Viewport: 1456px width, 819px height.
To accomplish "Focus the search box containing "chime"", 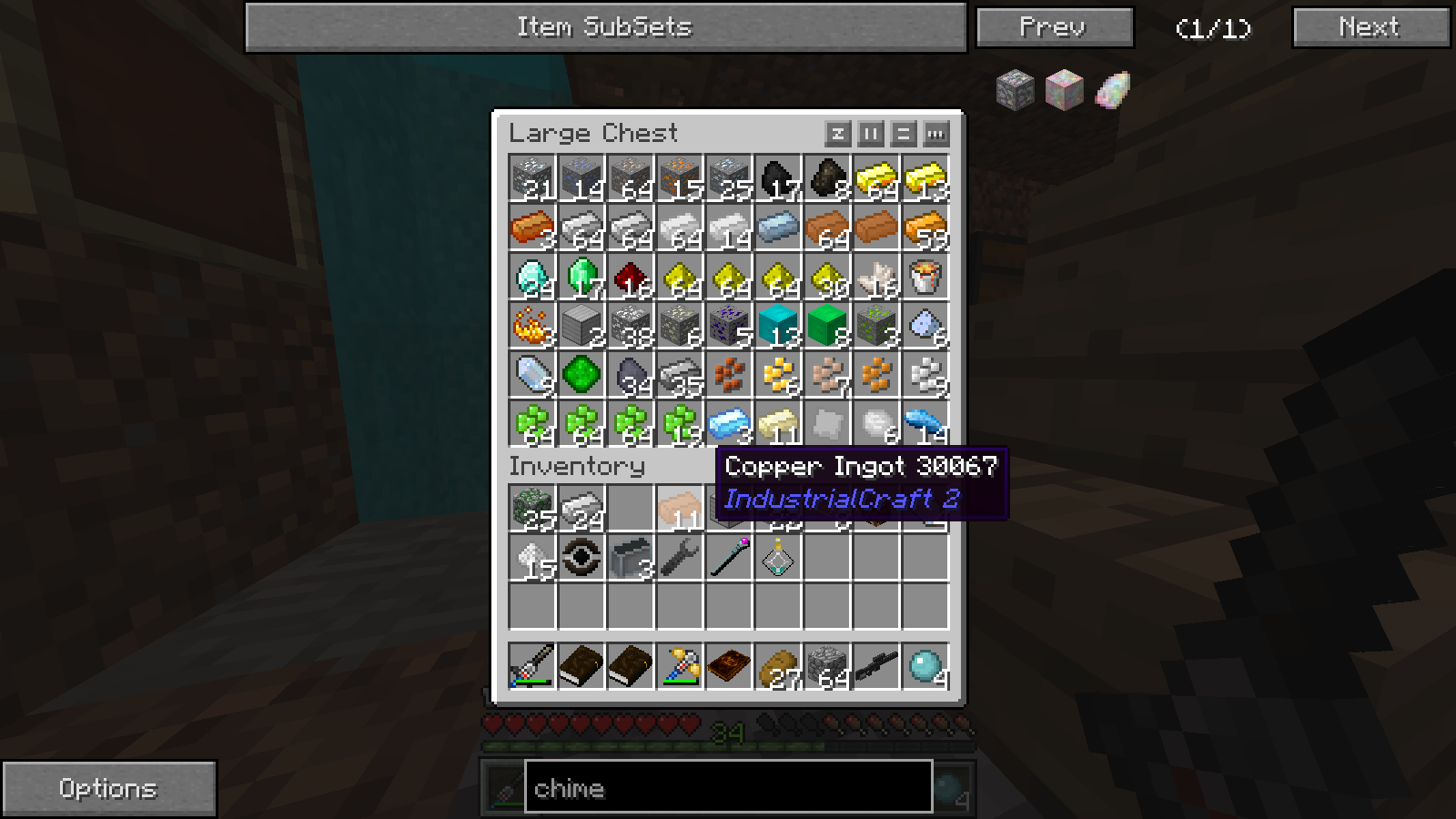I will coord(728,788).
